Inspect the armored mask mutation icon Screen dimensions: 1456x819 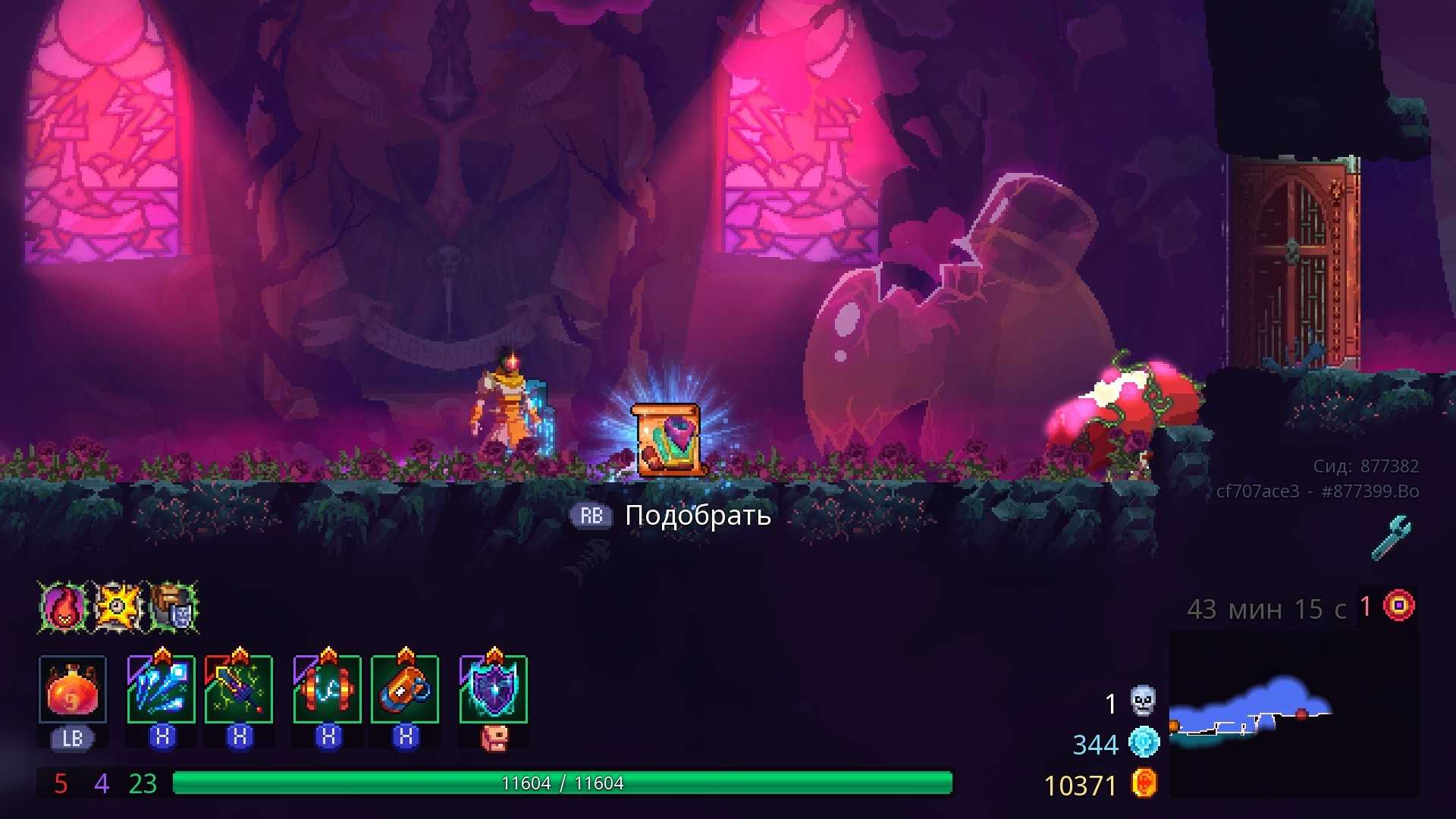coord(174,607)
